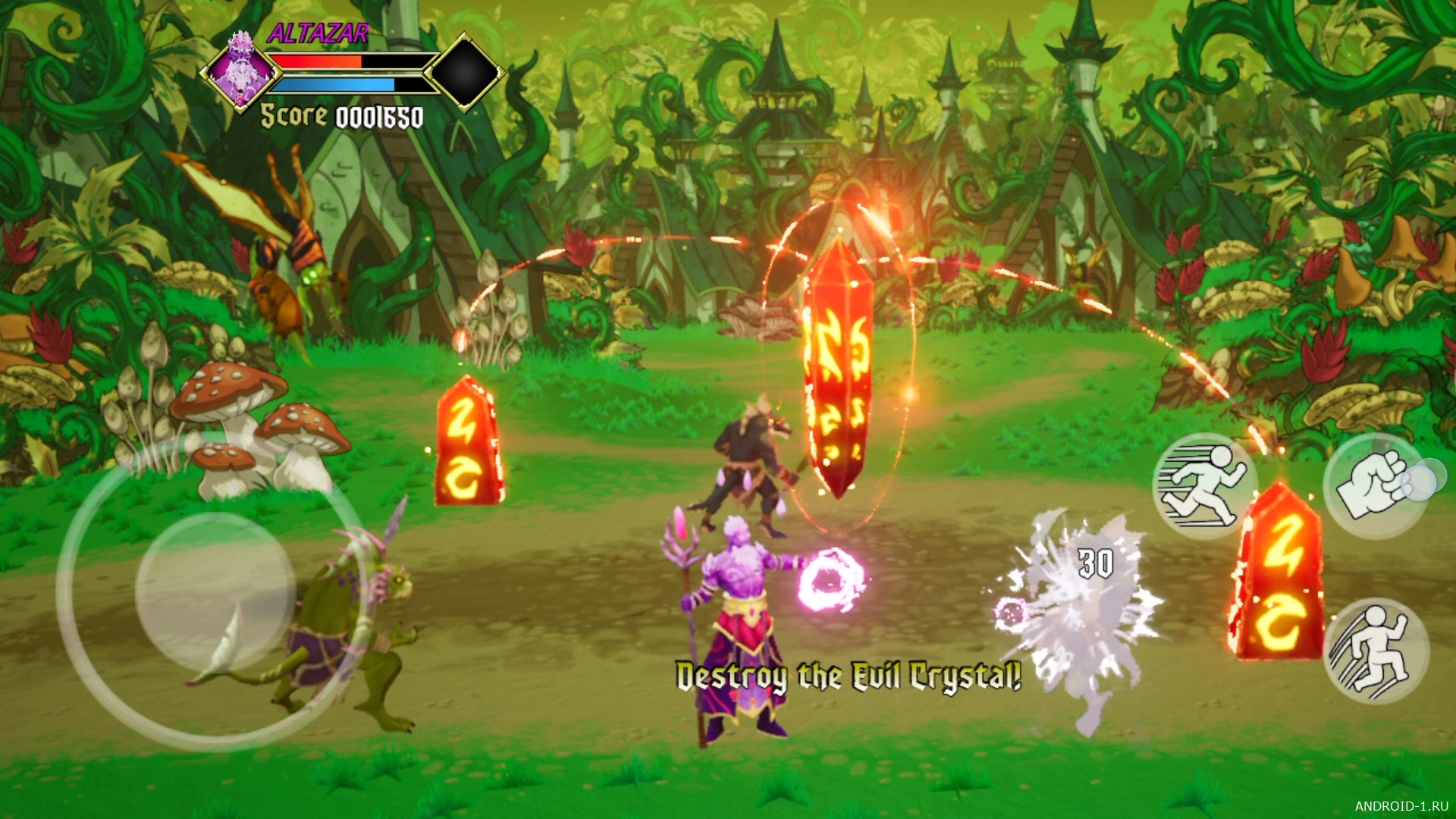Image resolution: width=1456 pixels, height=819 pixels.
Task: Attack with the fist punch button
Action: point(1376,486)
